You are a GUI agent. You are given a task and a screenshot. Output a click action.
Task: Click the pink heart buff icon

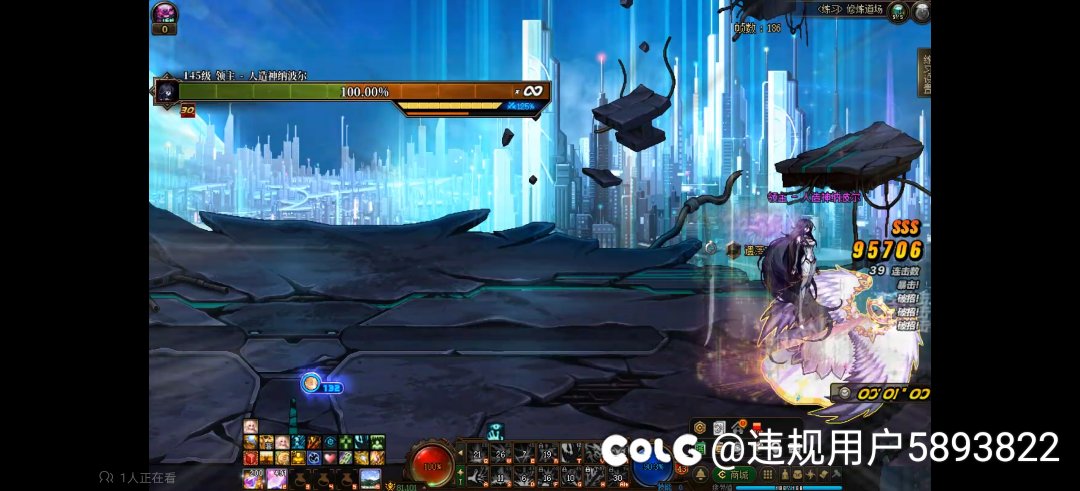click(329, 457)
